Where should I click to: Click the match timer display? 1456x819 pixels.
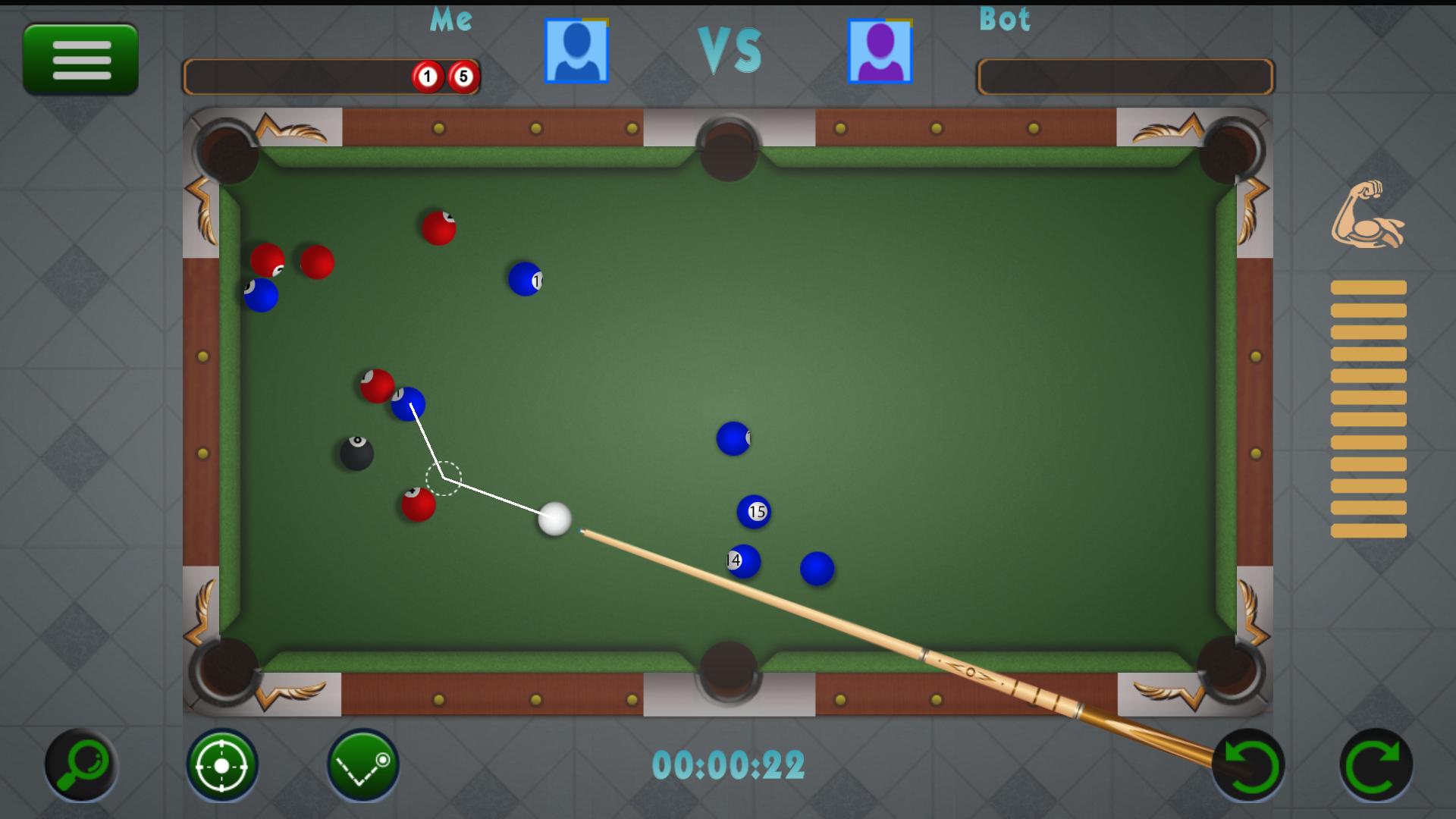click(x=730, y=766)
